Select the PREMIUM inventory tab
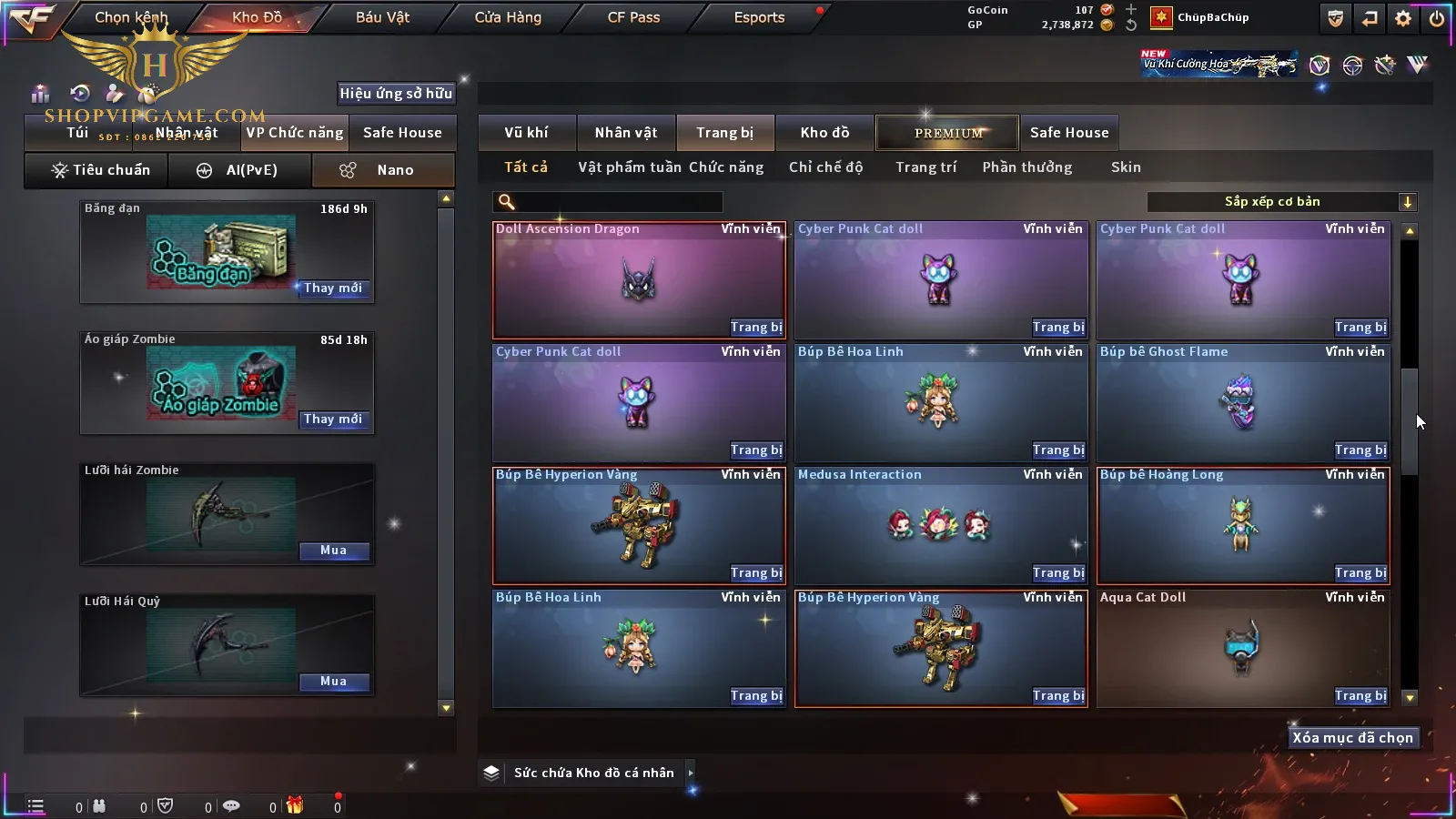 [948, 133]
